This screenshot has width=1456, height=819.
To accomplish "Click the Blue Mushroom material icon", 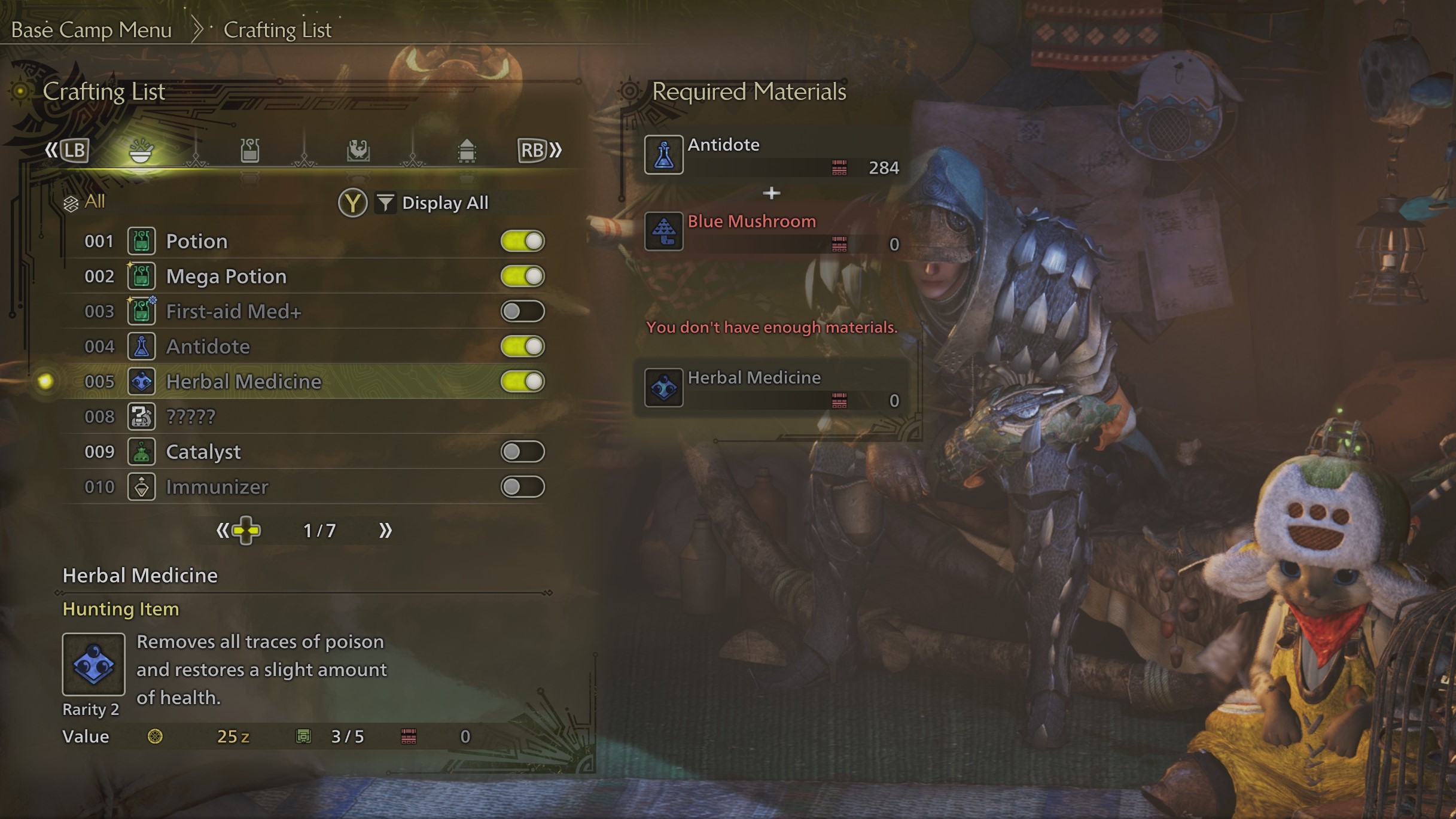I will point(665,233).
